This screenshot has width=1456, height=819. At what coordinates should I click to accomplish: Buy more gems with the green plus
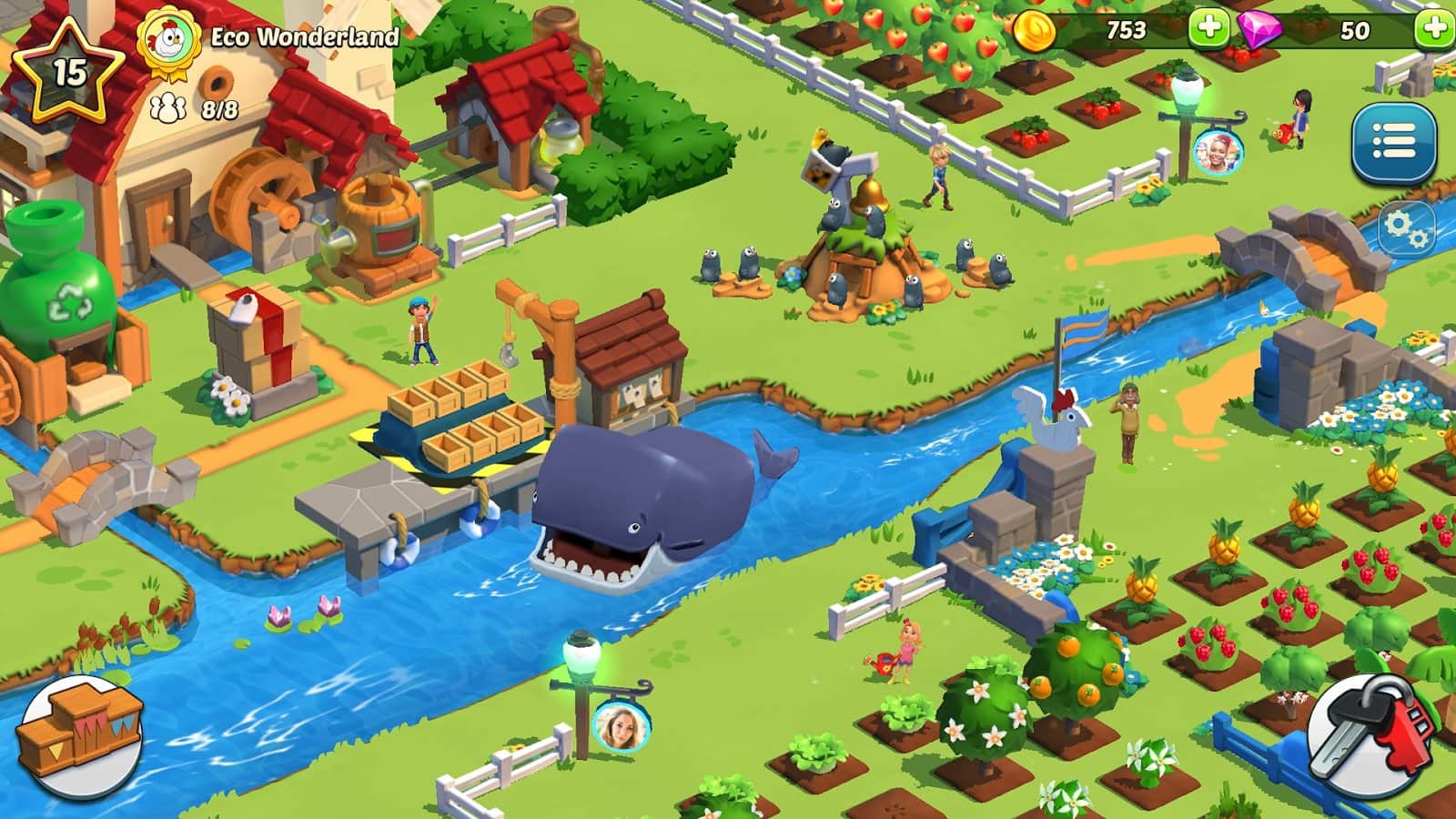(1435, 29)
